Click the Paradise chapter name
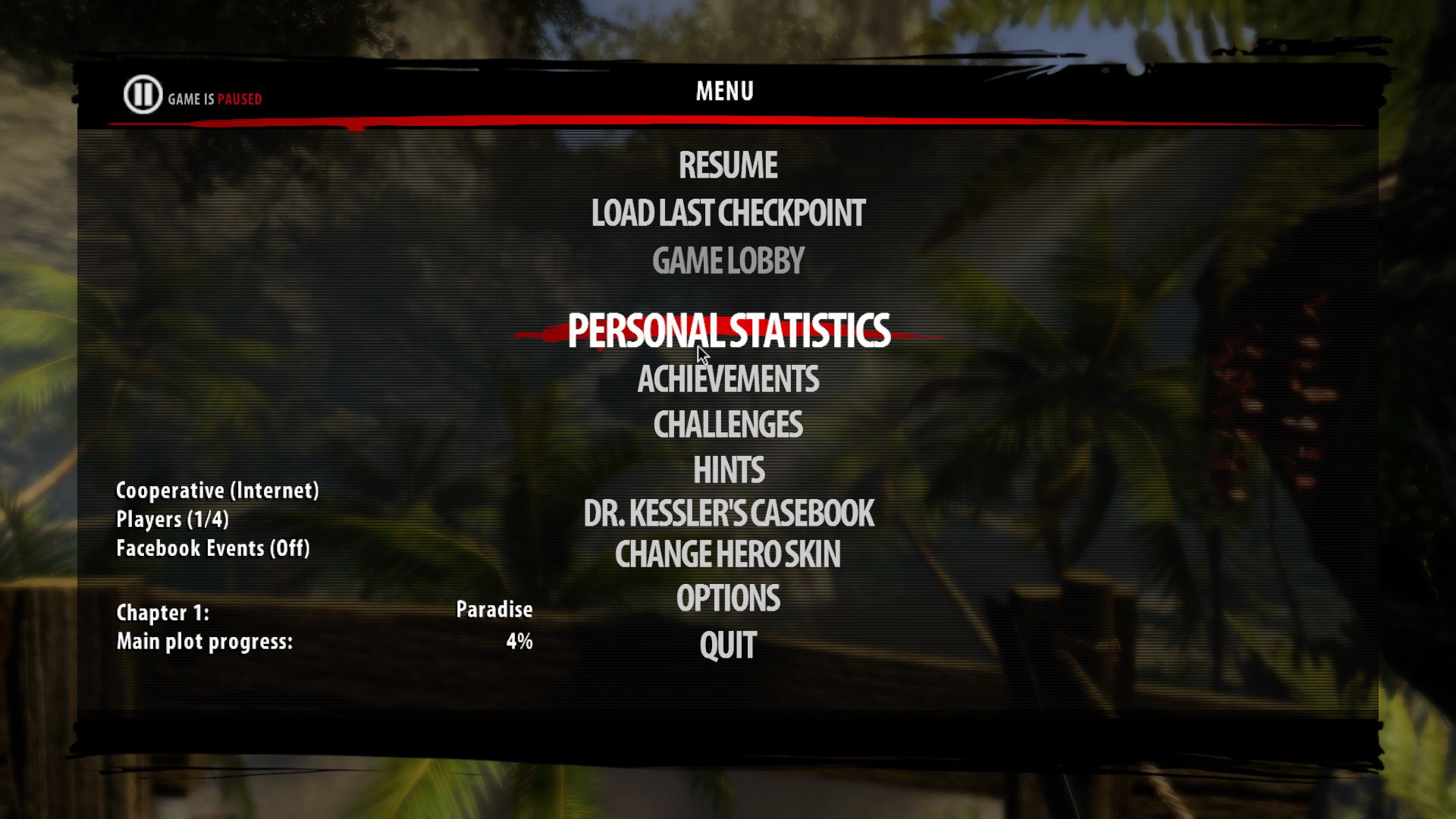The height and width of the screenshot is (819, 1456). coord(494,609)
